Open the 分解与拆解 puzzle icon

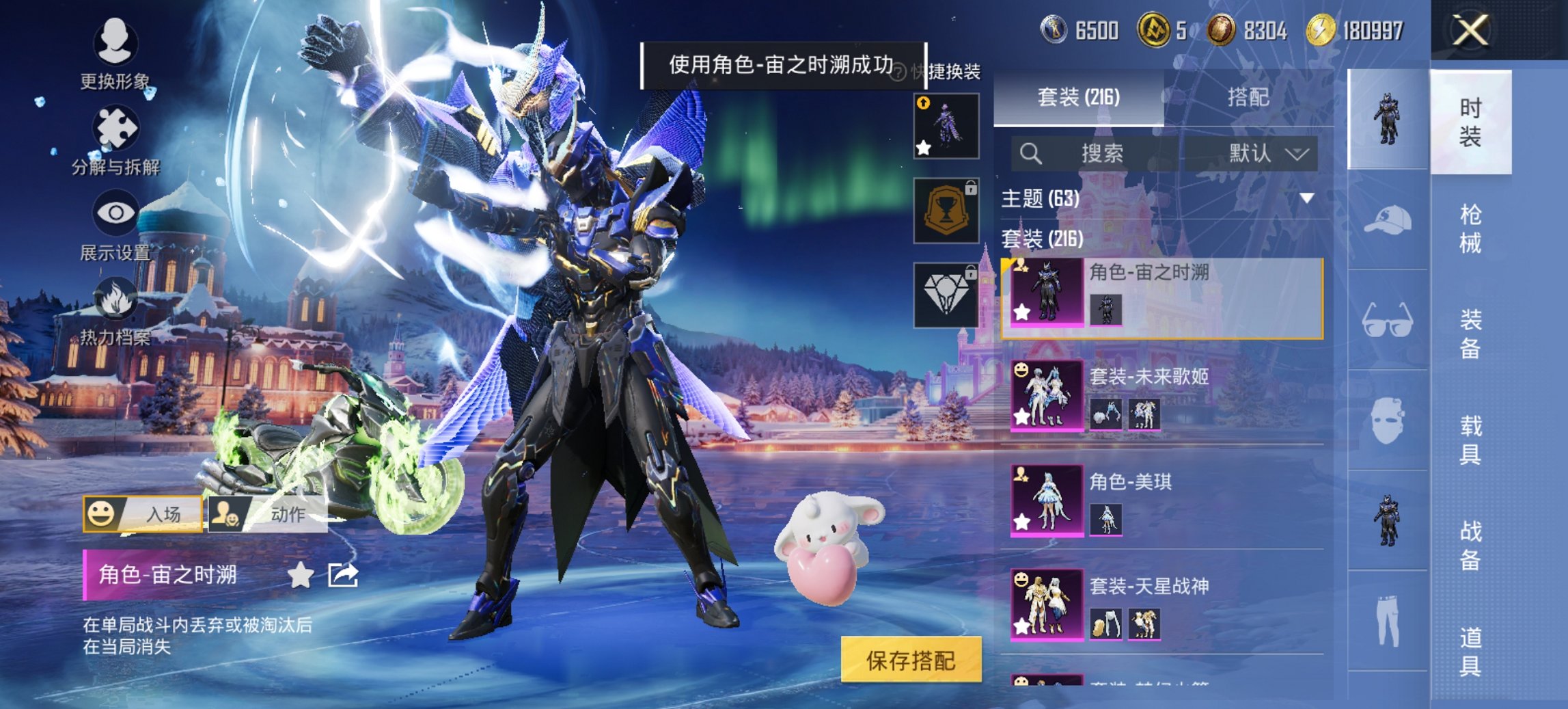(x=118, y=126)
